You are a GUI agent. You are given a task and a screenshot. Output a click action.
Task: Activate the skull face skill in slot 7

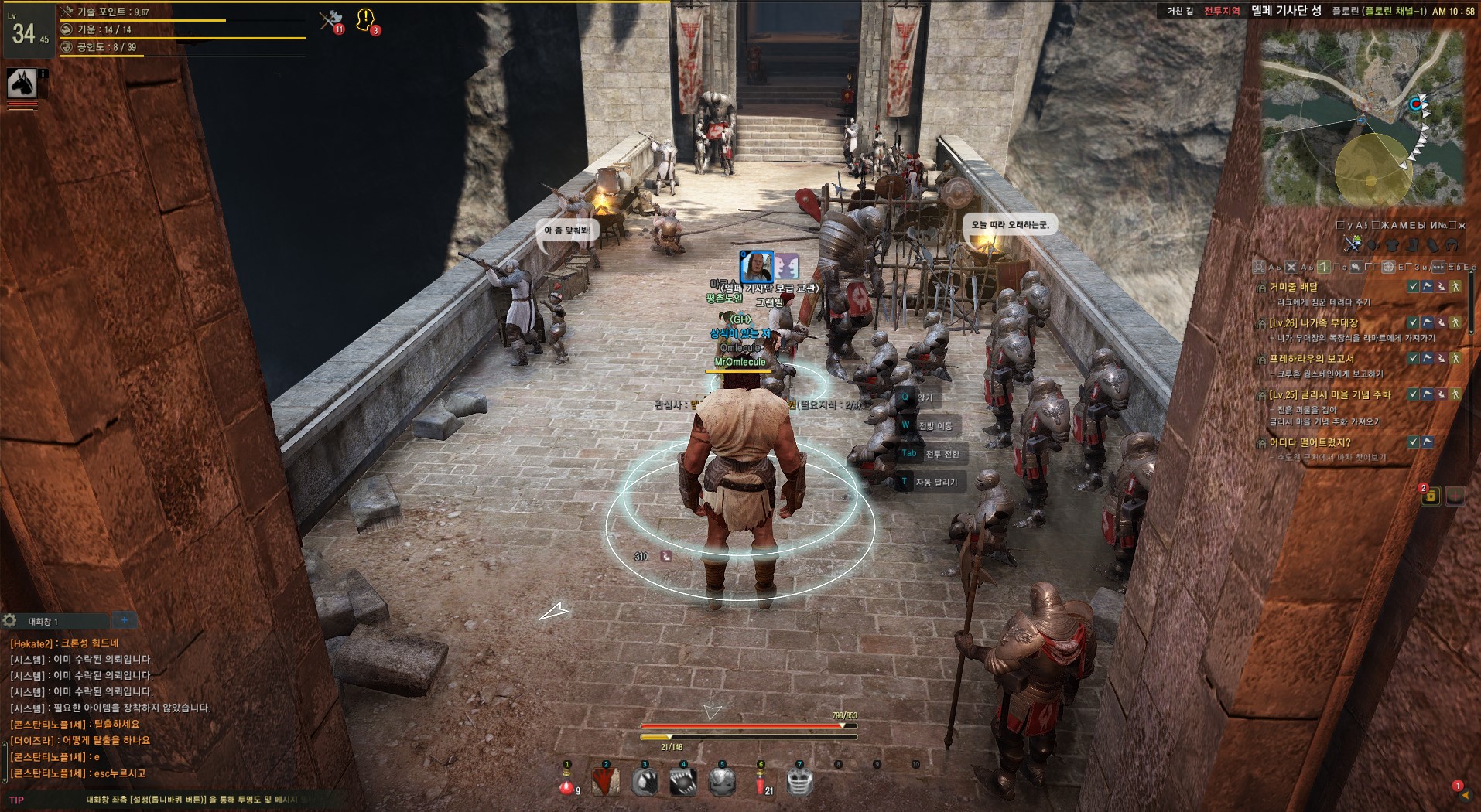click(x=799, y=782)
